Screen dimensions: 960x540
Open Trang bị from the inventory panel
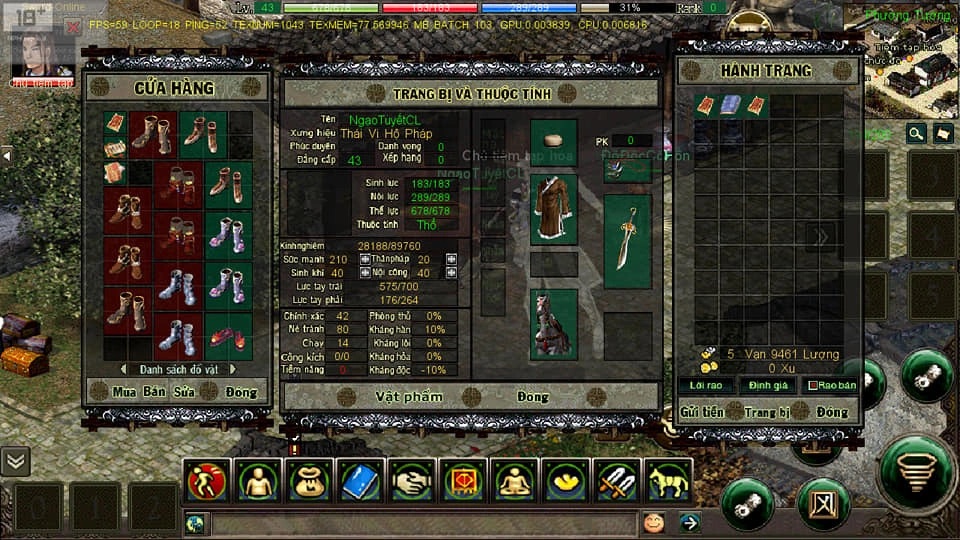tap(767, 411)
